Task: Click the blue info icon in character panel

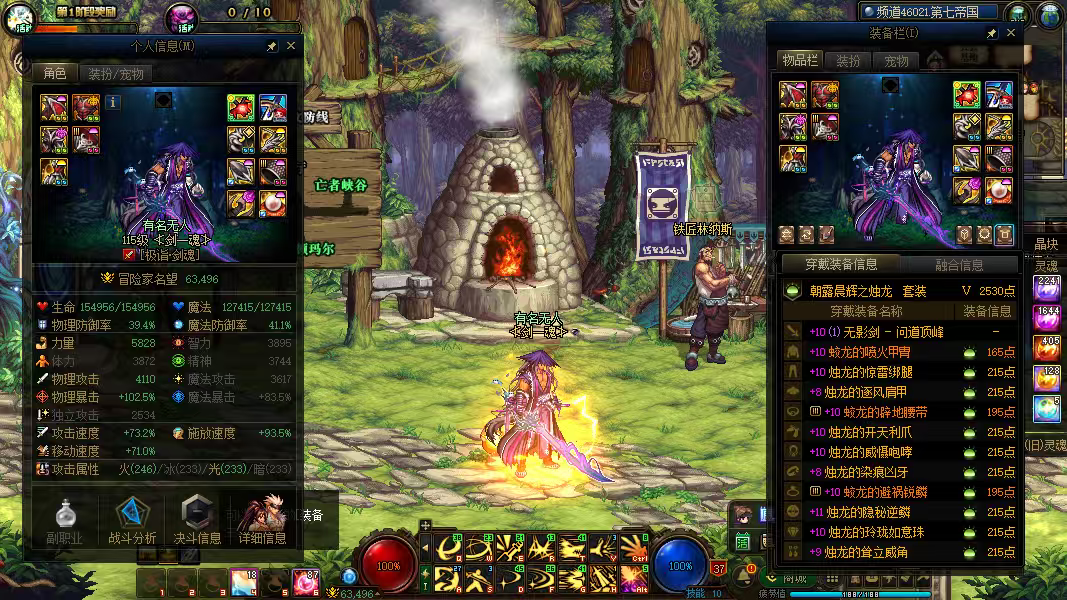Action: pos(113,102)
